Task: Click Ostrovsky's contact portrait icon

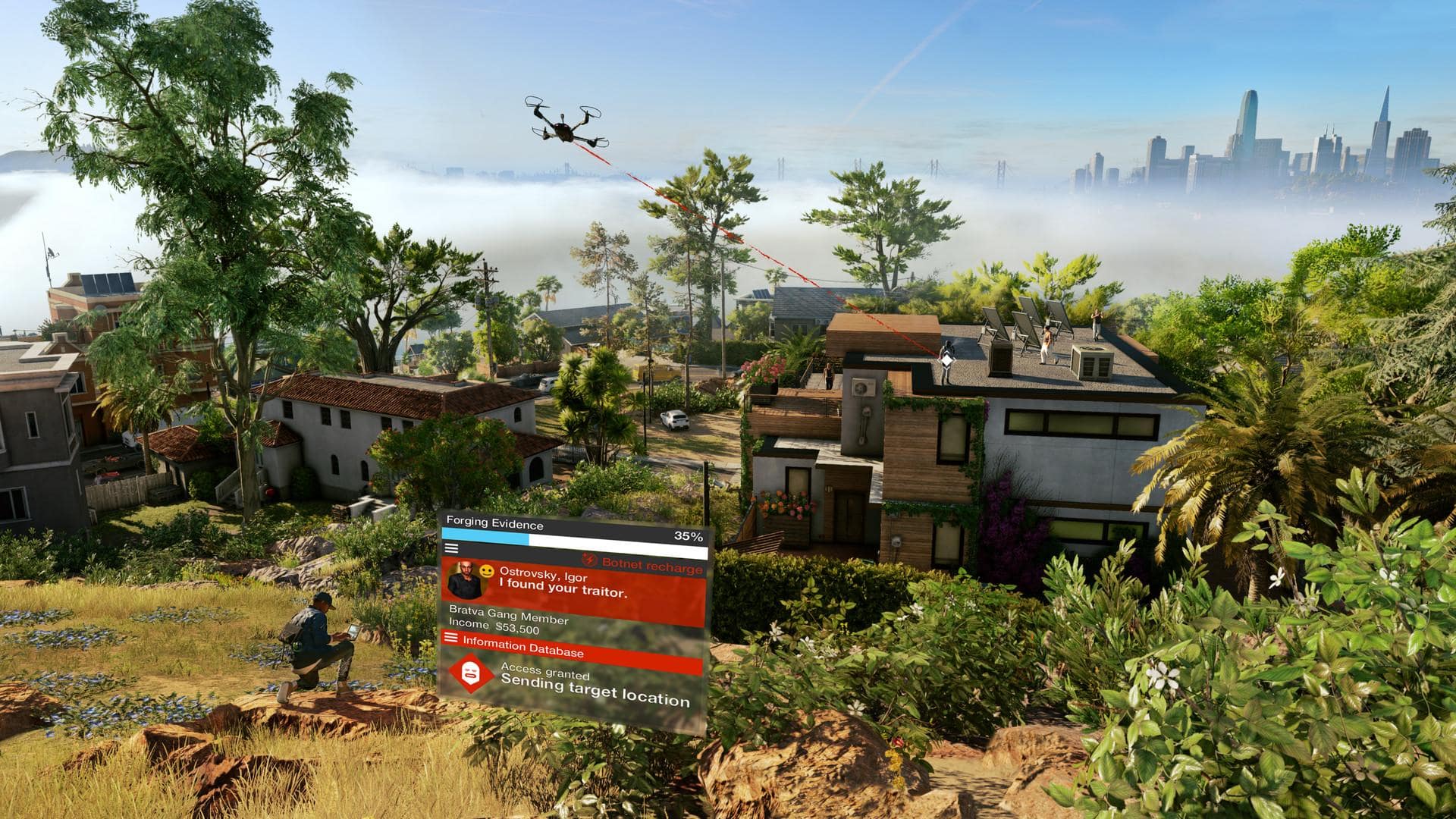Action: (x=466, y=579)
